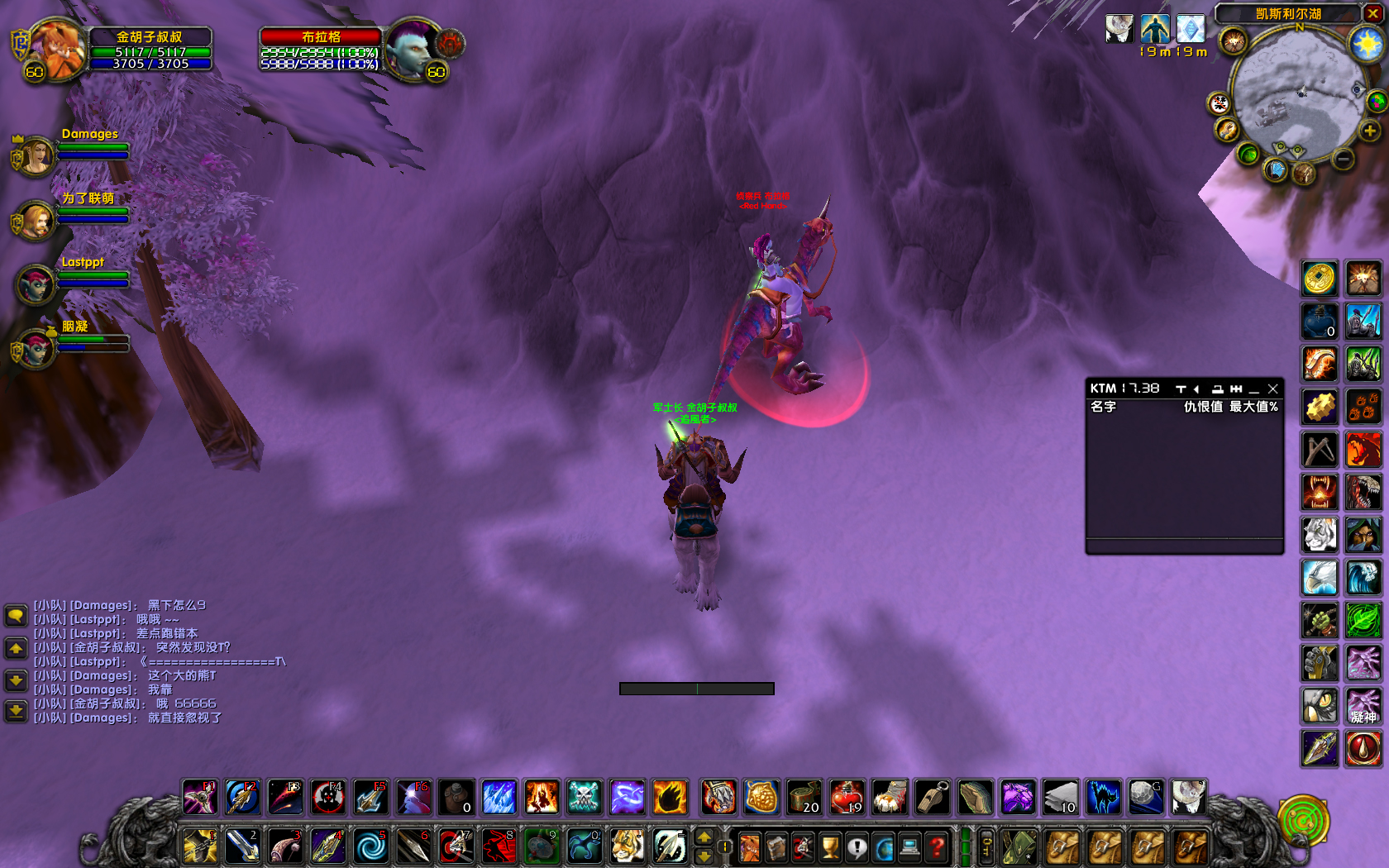Activate the gold coin icon in side bar
This screenshot has height=868, width=1389.
1320,279
